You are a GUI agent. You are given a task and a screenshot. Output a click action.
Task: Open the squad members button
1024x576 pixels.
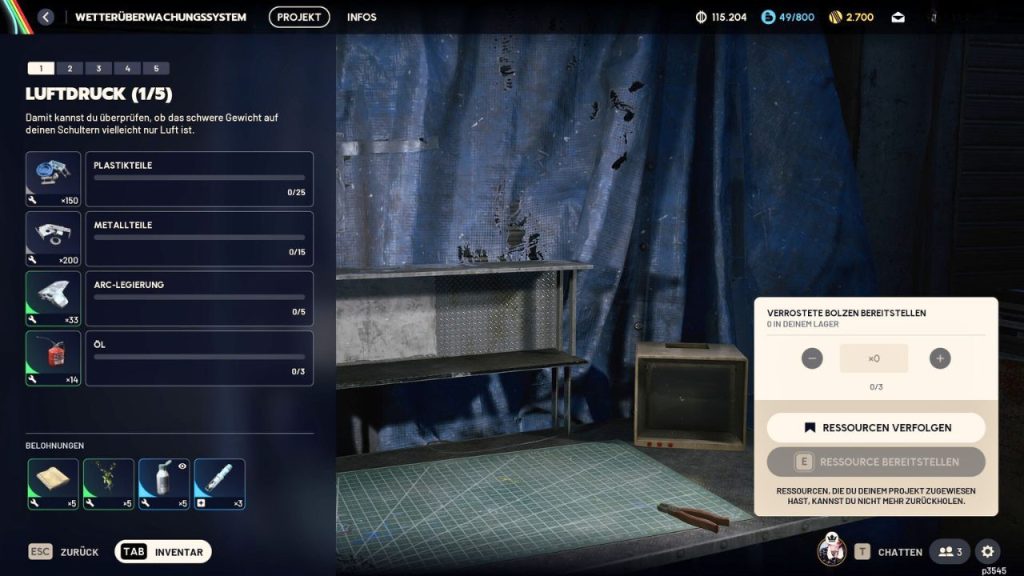pyautogui.click(x=950, y=551)
